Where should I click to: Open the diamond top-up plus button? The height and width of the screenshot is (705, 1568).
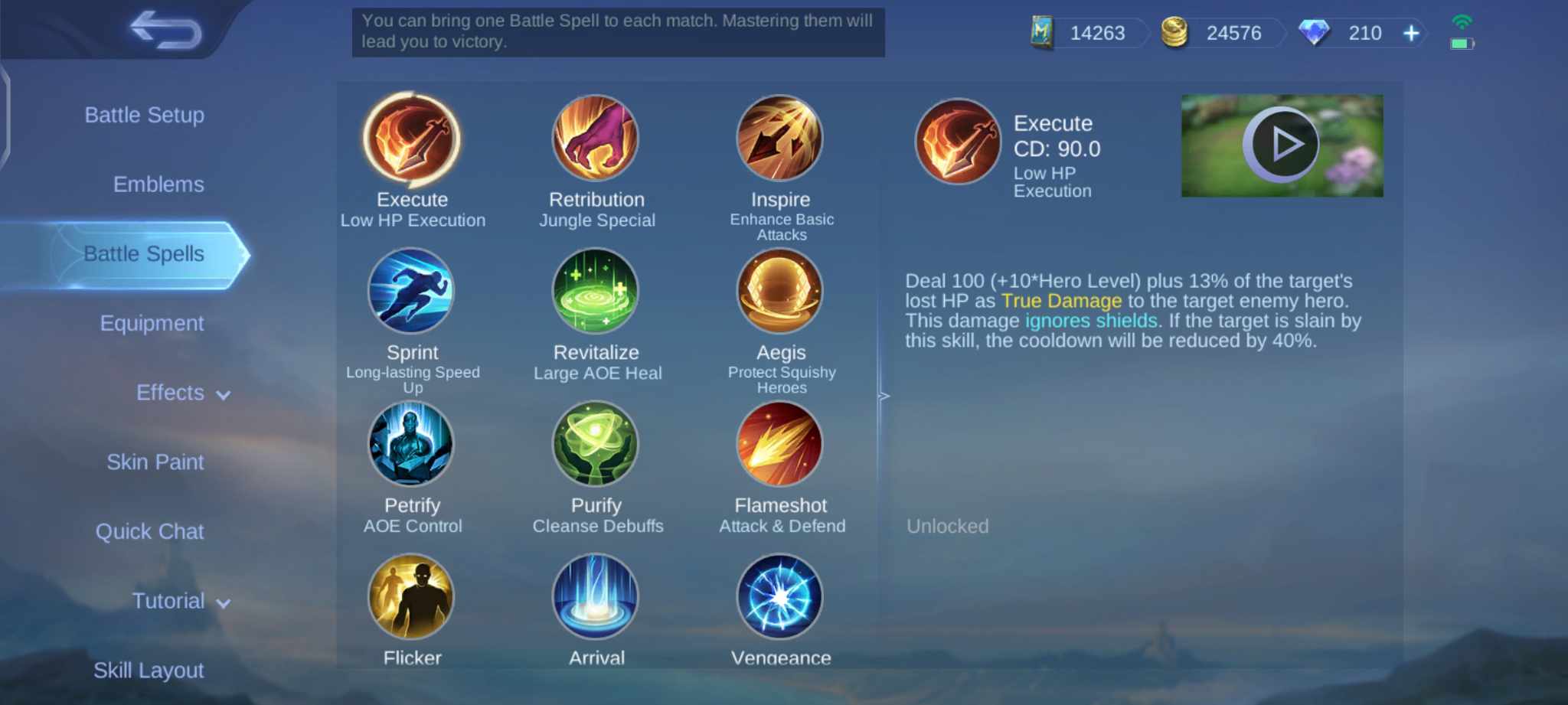[x=1410, y=33]
